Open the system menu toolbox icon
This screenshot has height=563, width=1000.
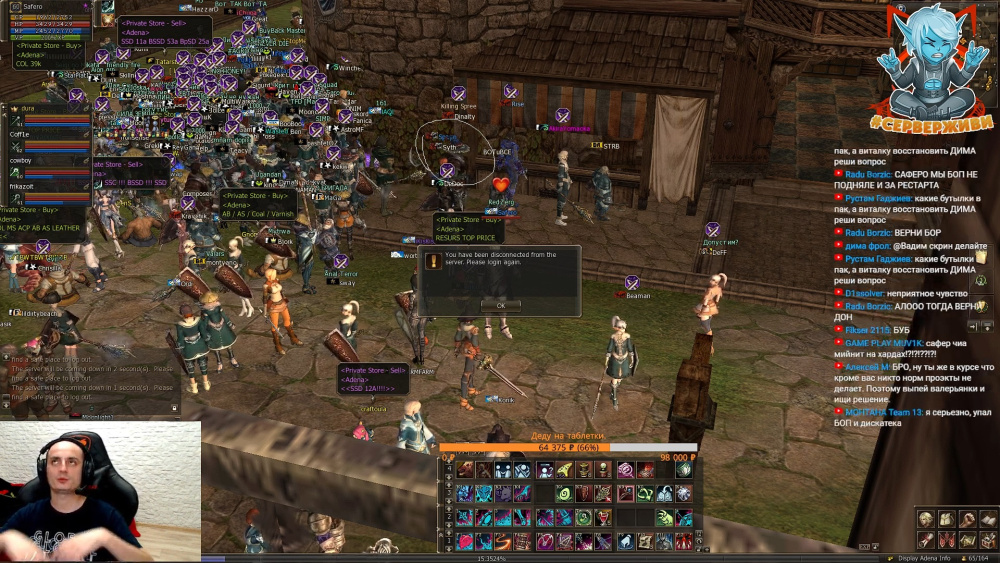click(988, 540)
